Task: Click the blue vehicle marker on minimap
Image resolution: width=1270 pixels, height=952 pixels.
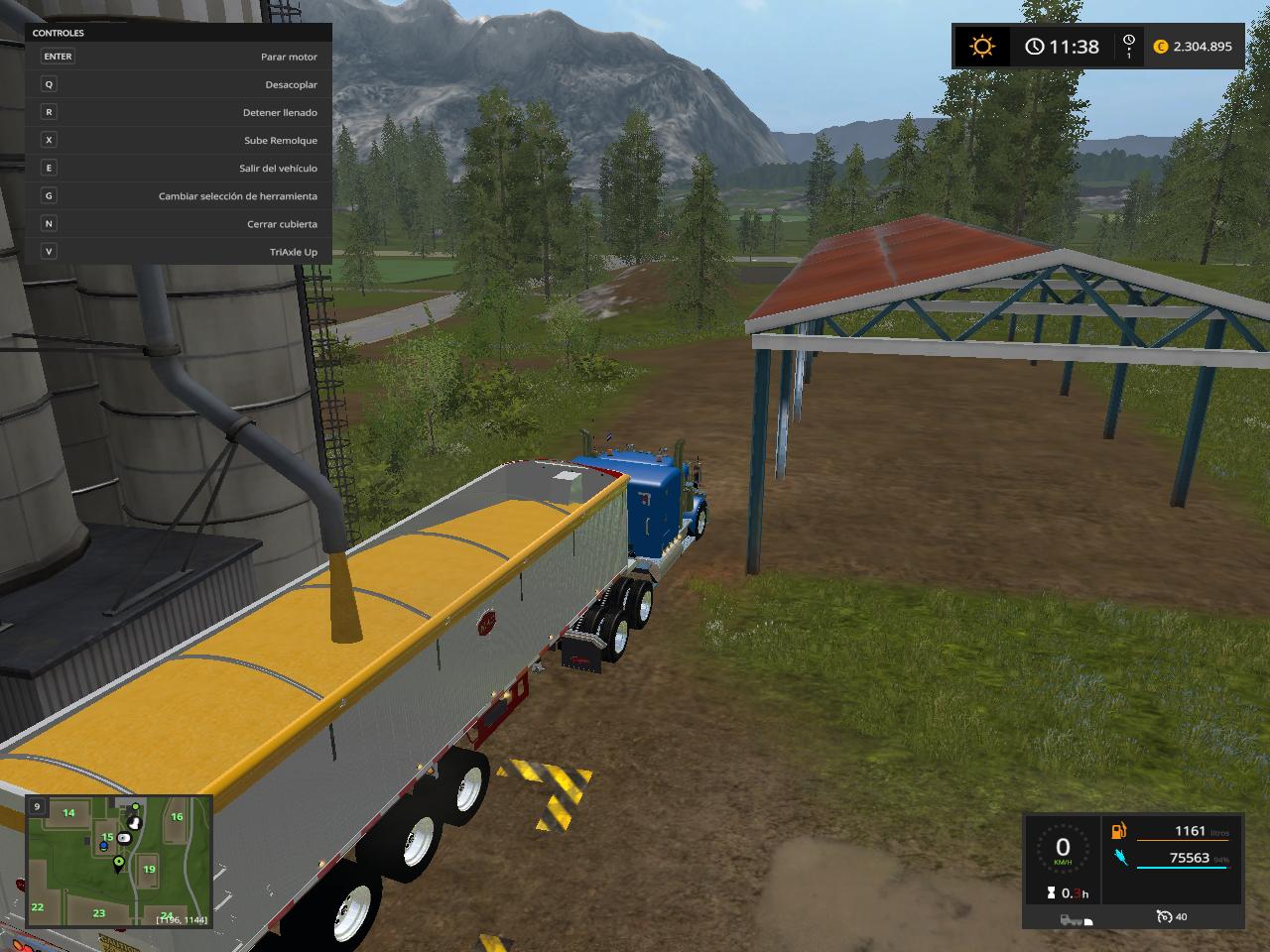Action: pyautogui.click(x=103, y=847)
